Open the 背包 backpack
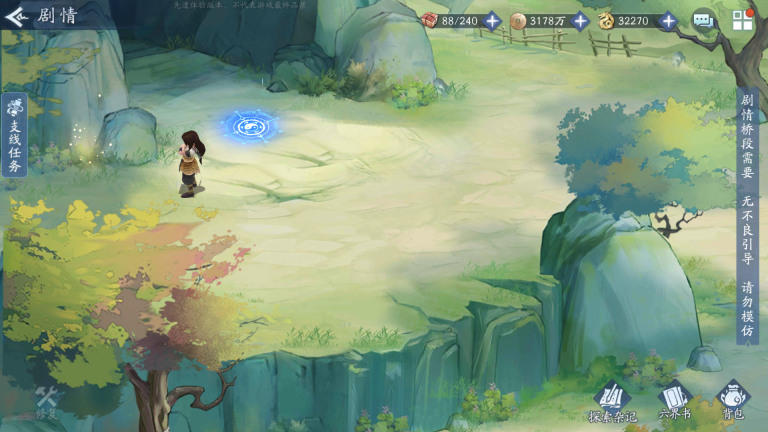This screenshot has width=768, height=432. 733,398
